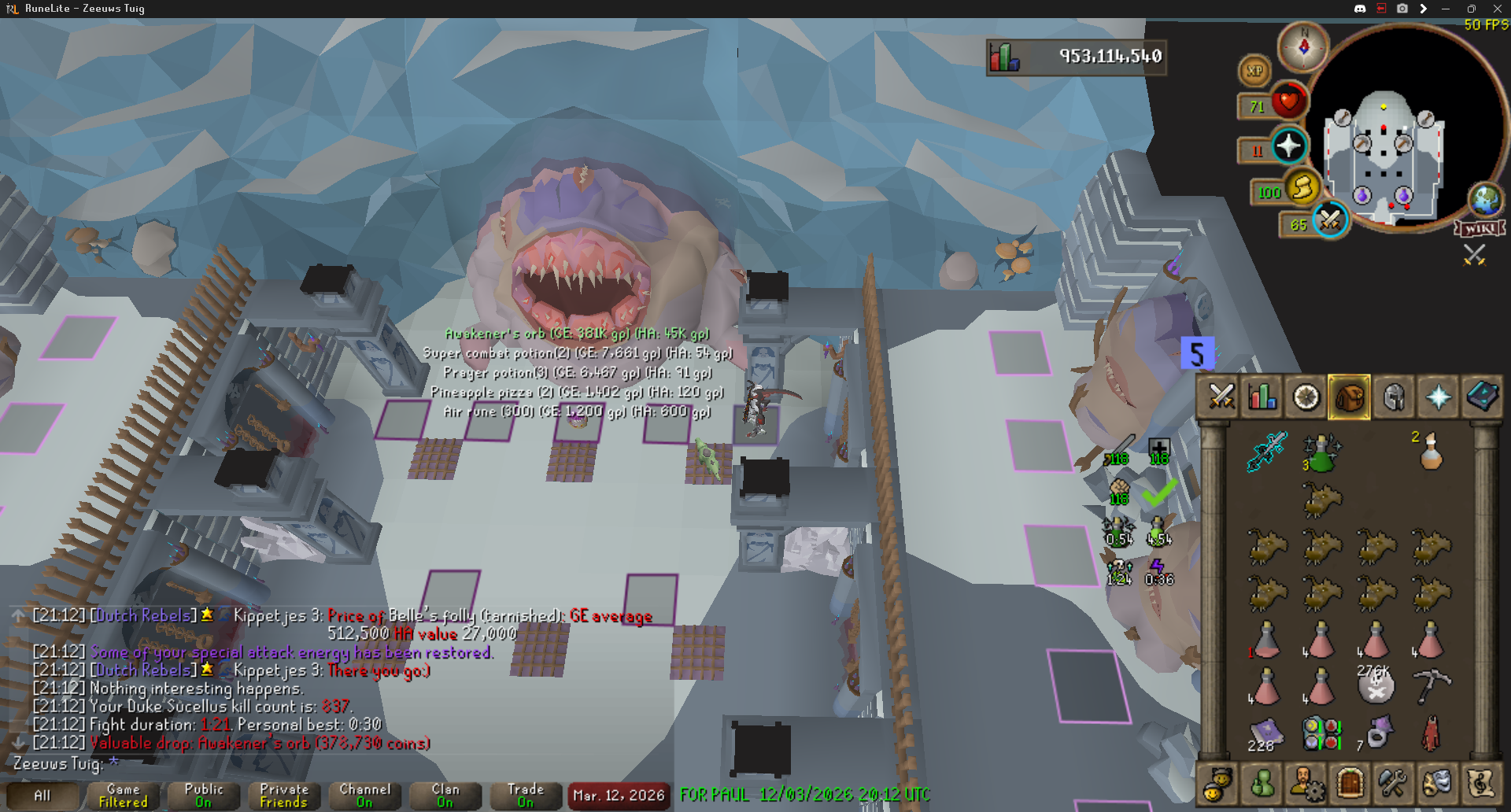Click the green potion with 3 doses
The image size is (1511, 812).
tap(1321, 452)
